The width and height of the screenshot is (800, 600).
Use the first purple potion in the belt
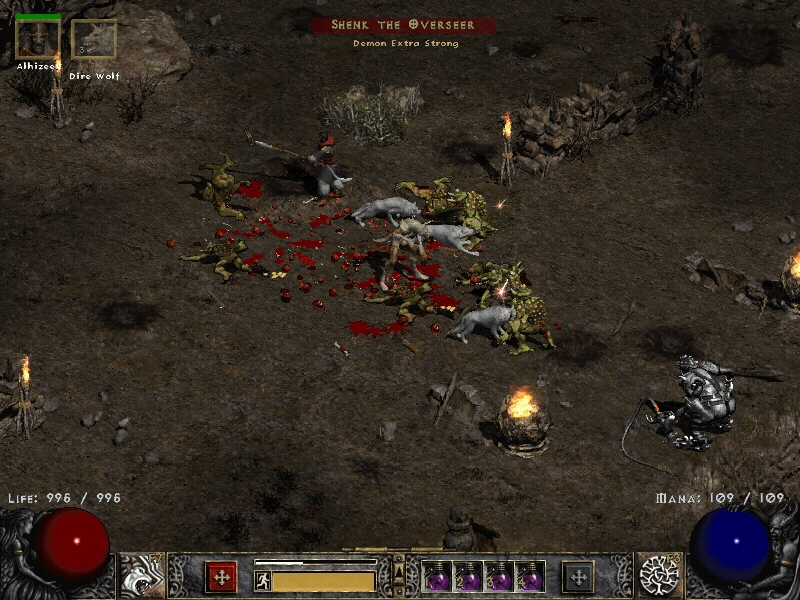tap(439, 577)
